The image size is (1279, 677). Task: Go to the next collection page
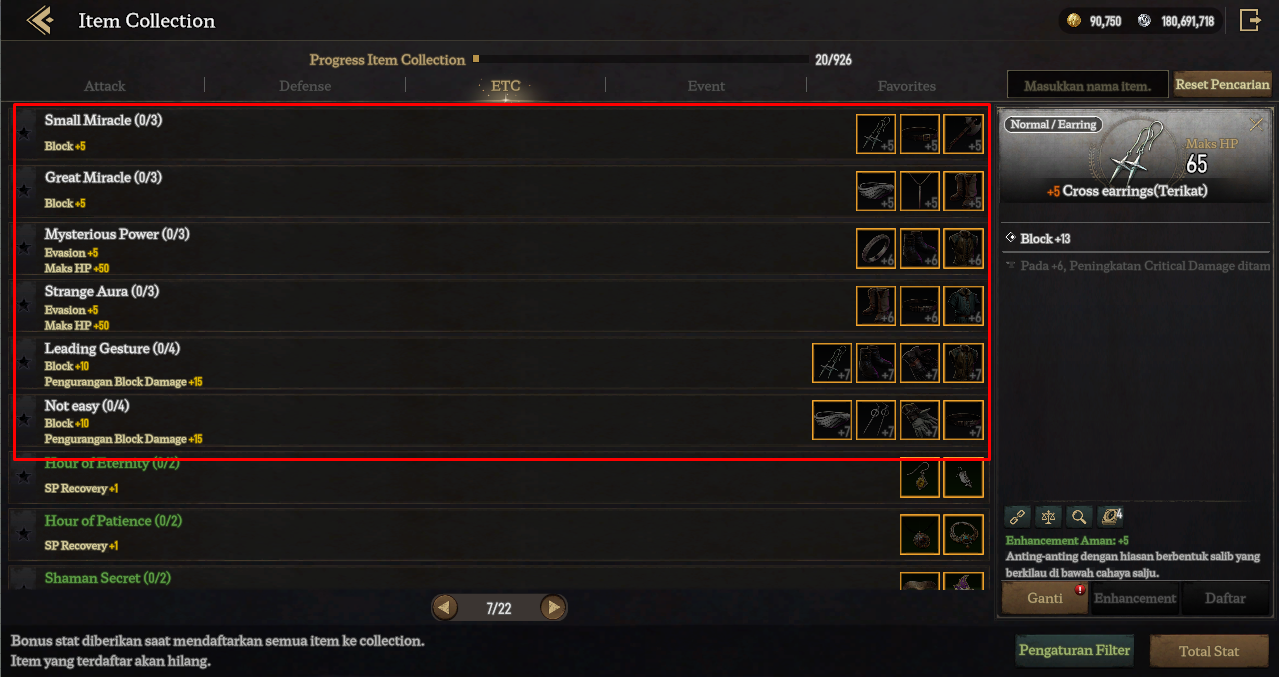click(552, 607)
